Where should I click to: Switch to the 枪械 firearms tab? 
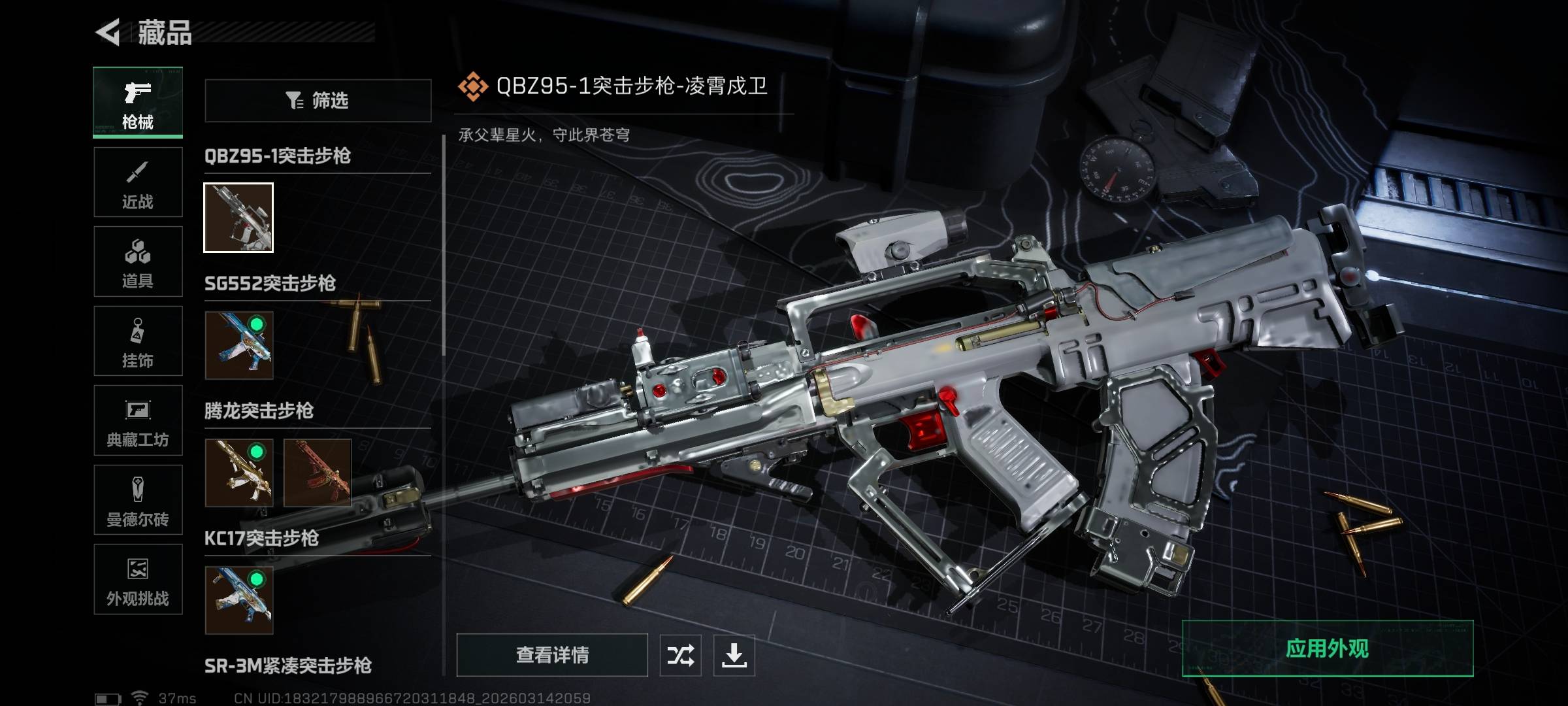click(138, 103)
